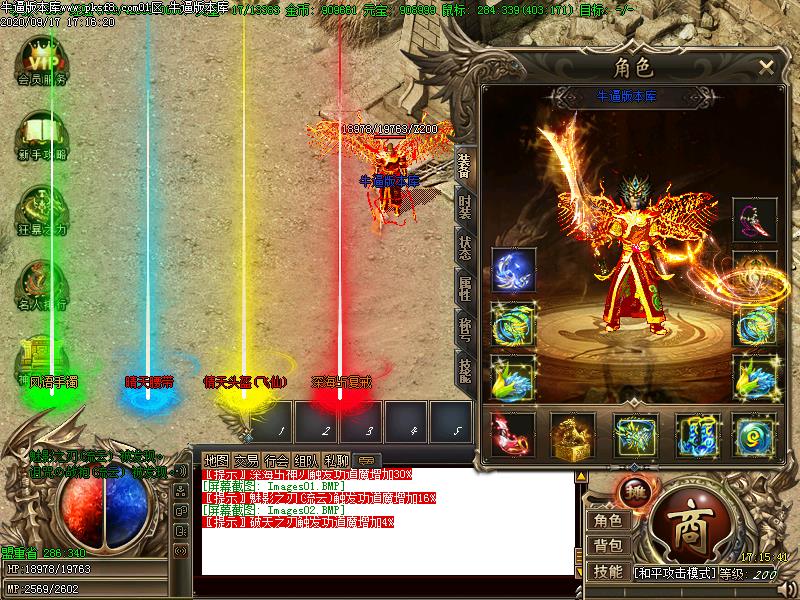Activate the 狂暴之力 icon
This screenshot has height=600, width=800.
pyautogui.click(x=42, y=214)
